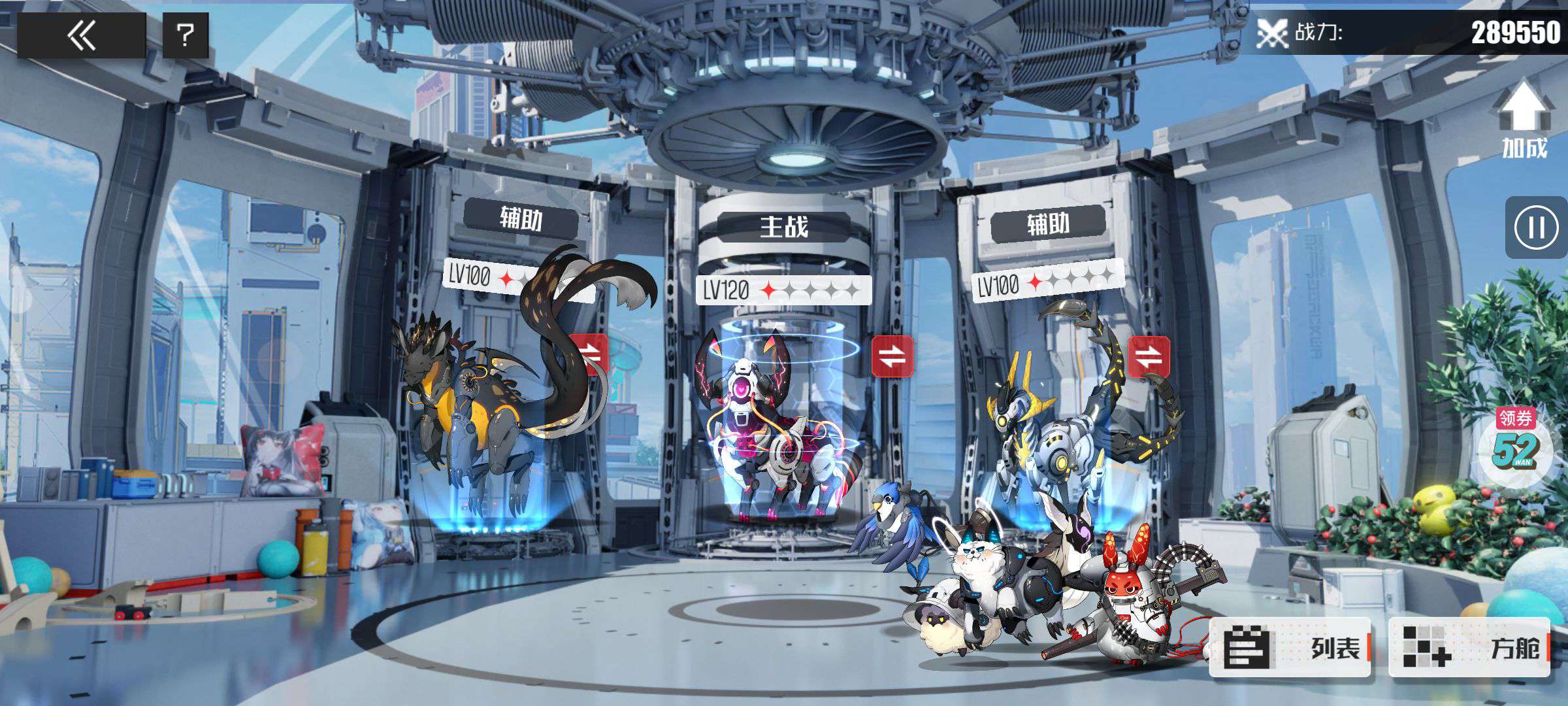Go back using the double-arrow button
The width and height of the screenshot is (1568, 706).
(x=81, y=35)
